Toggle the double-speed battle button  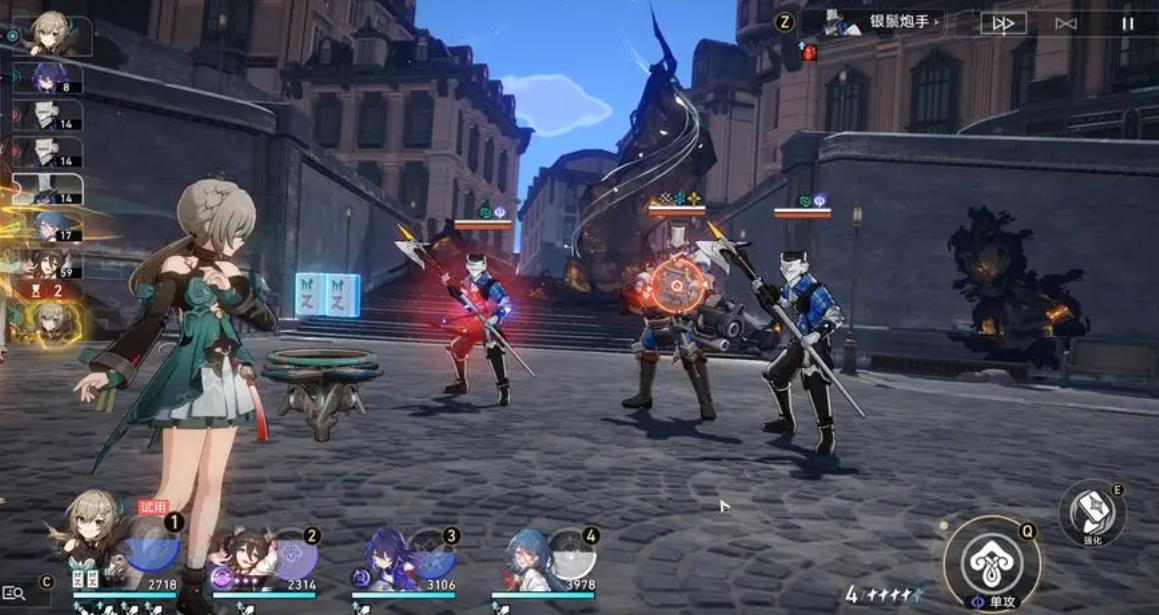[x=1003, y=23]
